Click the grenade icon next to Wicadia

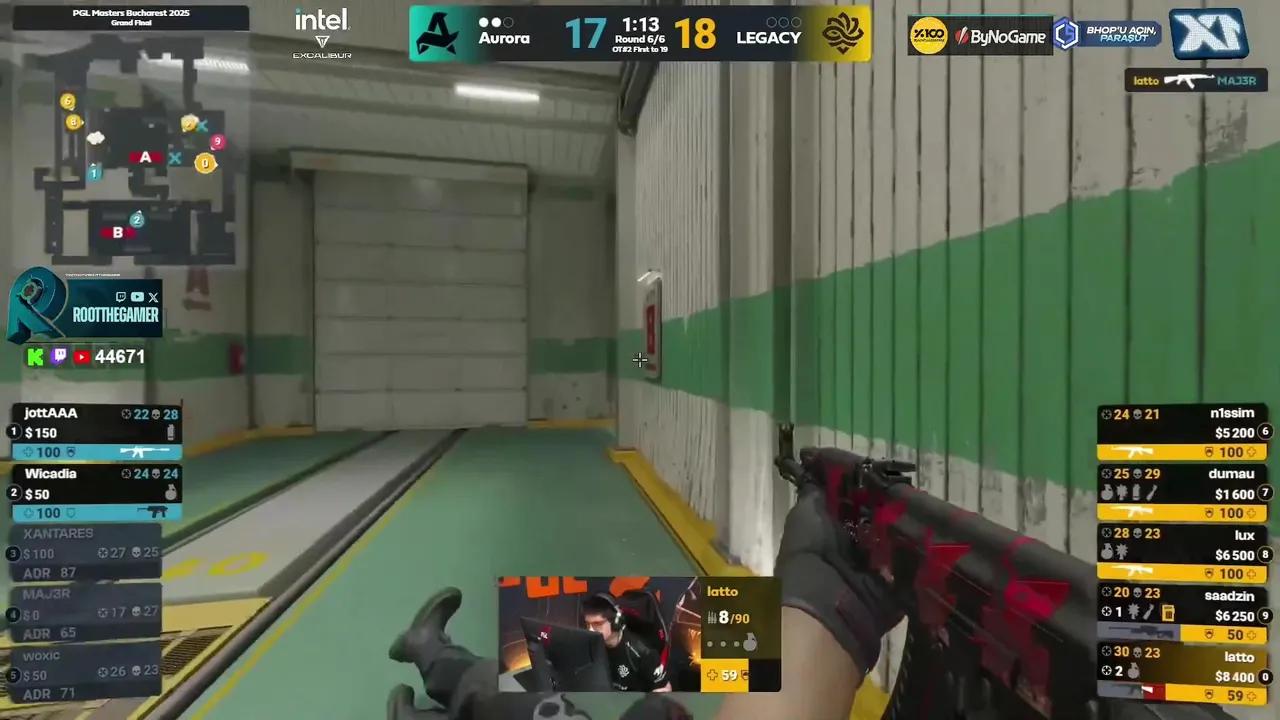(x=170, y=493)
